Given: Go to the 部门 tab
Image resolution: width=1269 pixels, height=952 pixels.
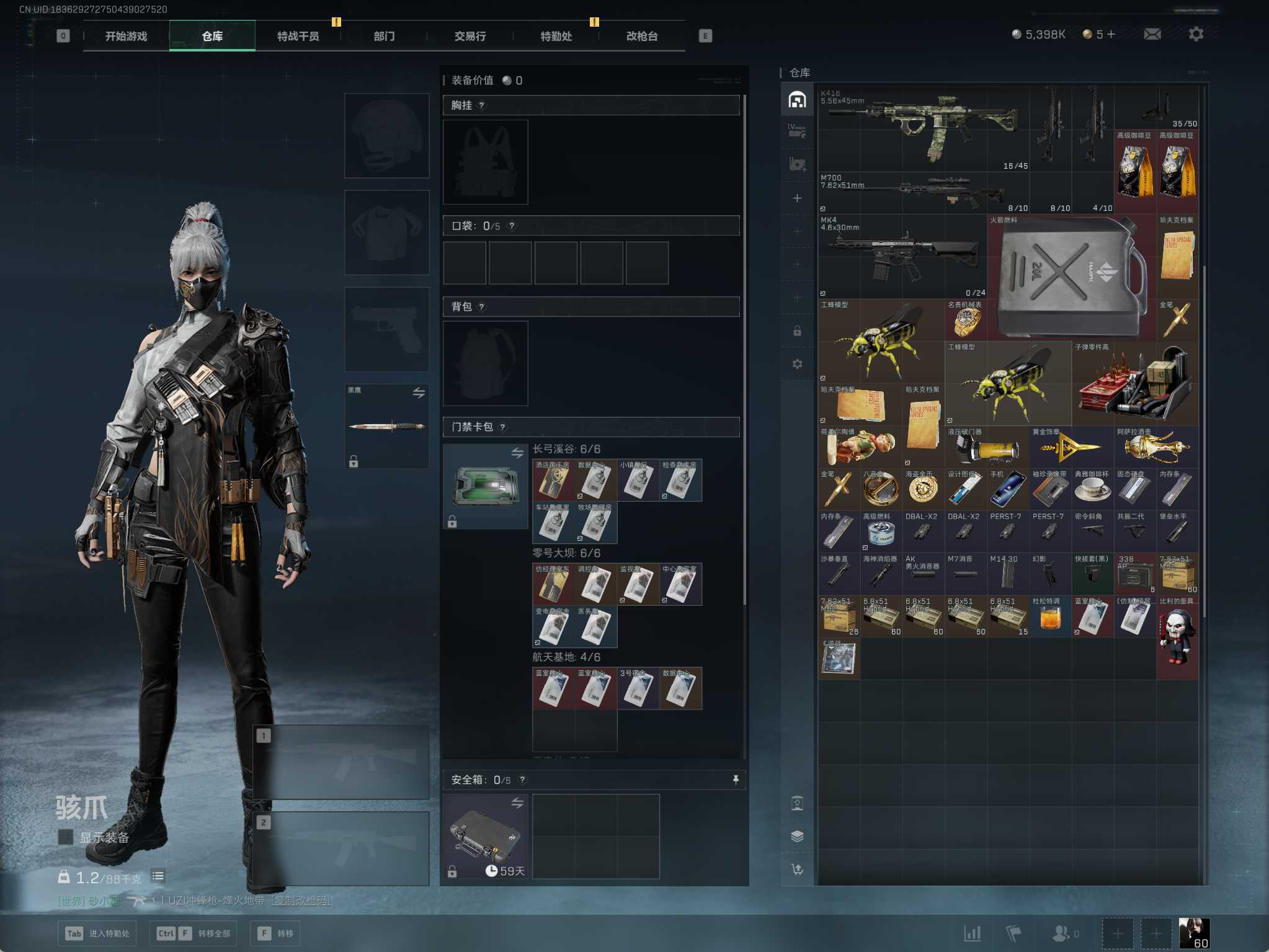Looking at the screenshot, I should pos(384,36).
